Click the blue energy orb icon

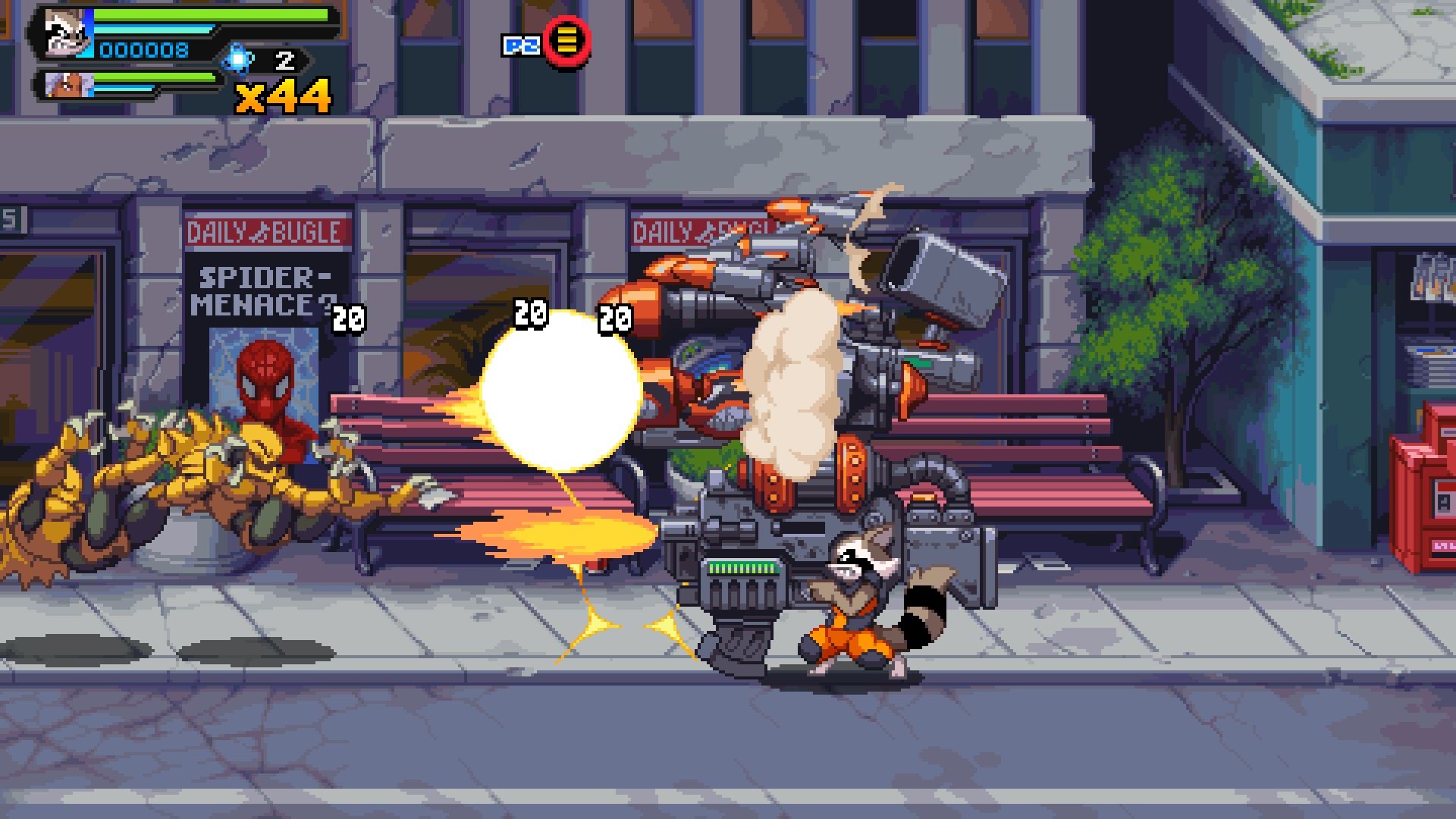click(x=239, y=59)
